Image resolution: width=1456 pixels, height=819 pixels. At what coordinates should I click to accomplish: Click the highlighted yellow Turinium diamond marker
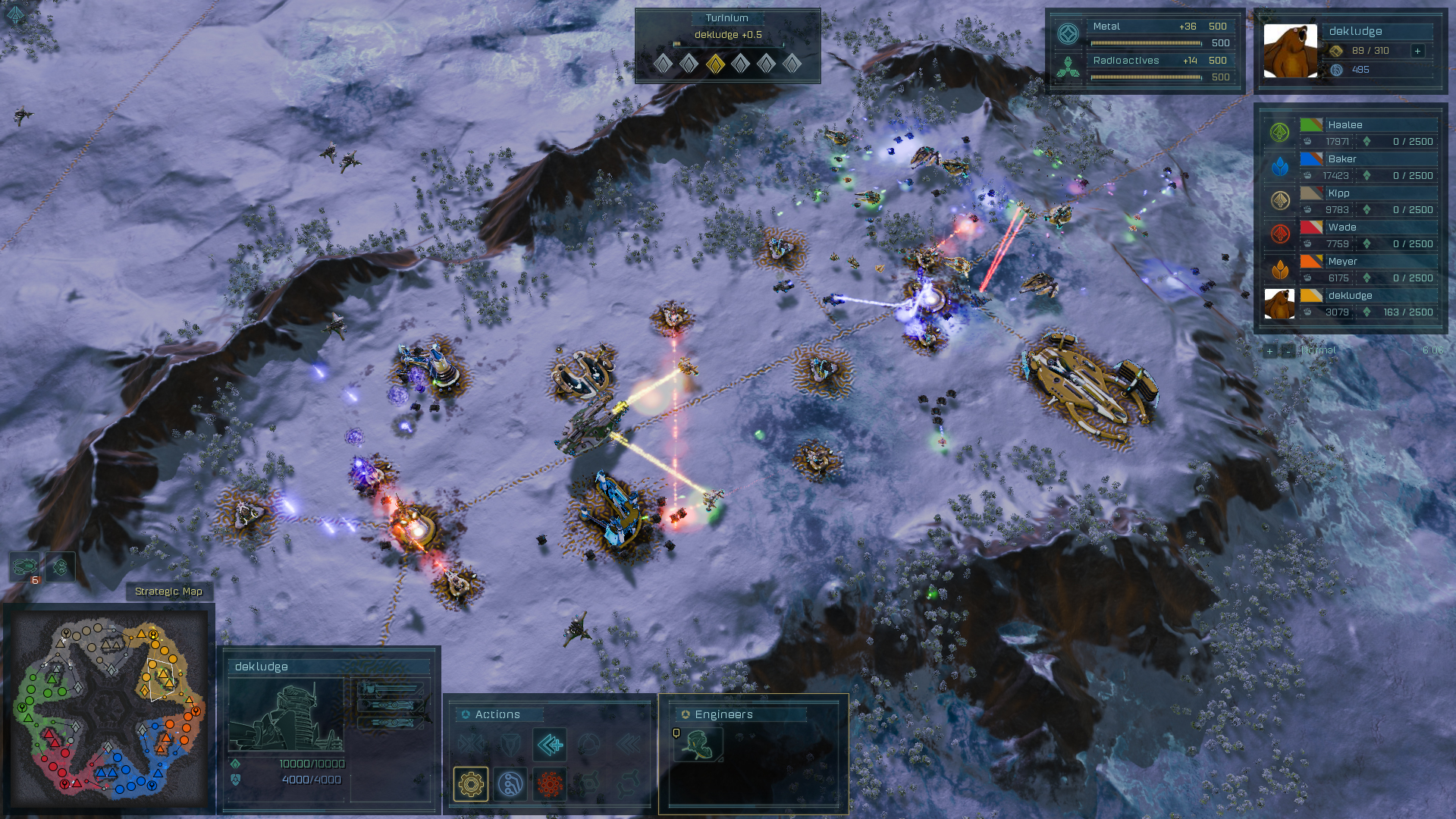[714, 64]
